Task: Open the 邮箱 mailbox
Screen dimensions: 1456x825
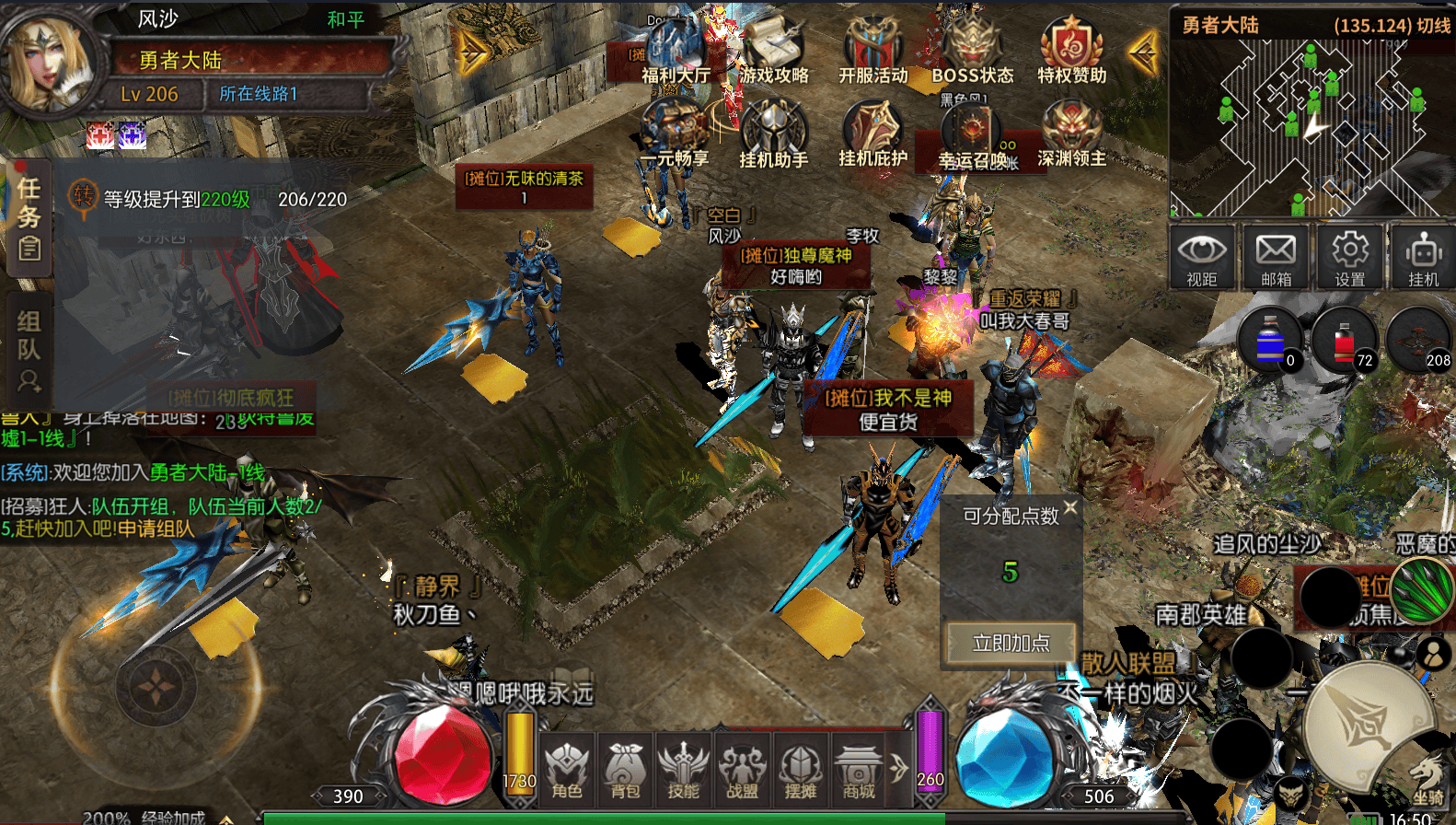Action: pyautogui.click(x=1276, y=257)
